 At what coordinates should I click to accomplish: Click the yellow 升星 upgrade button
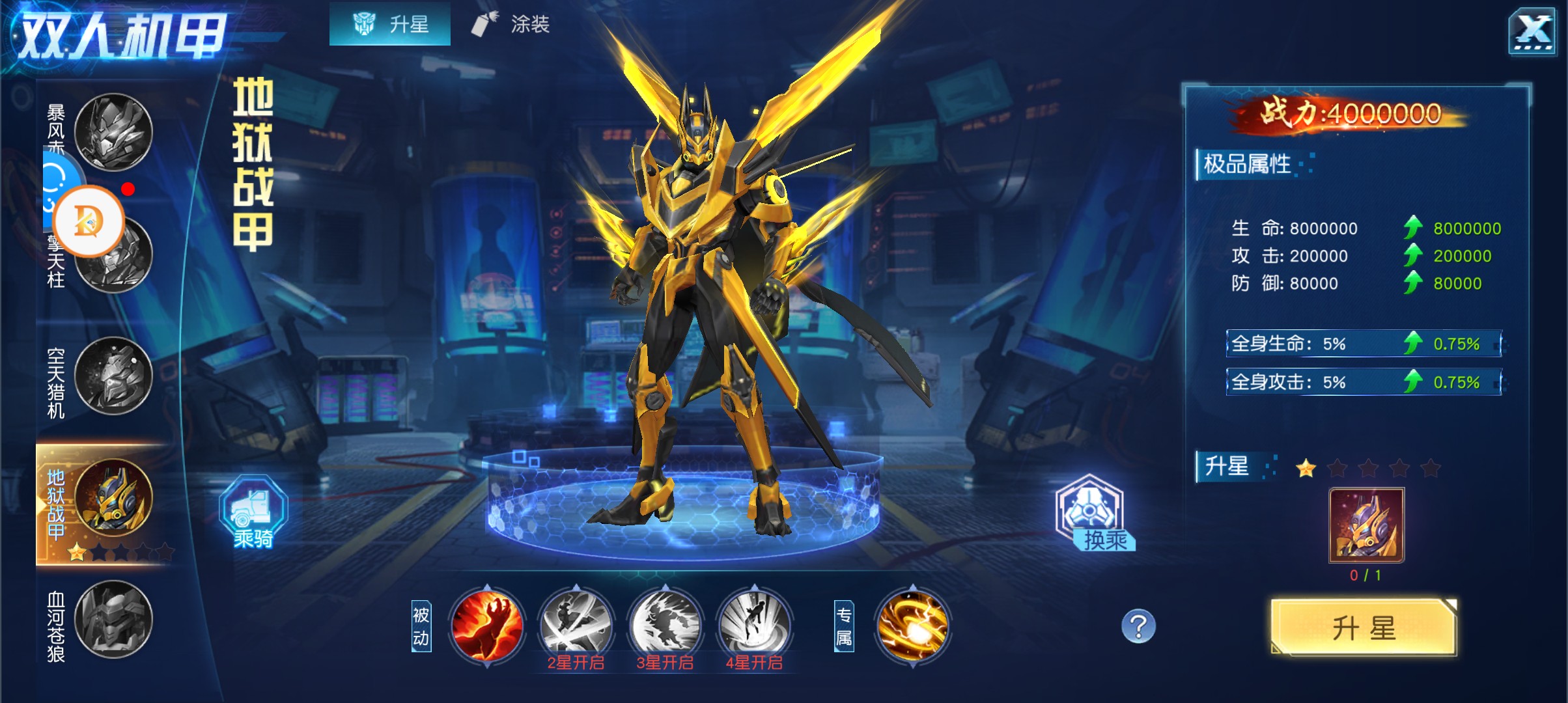1364,628
